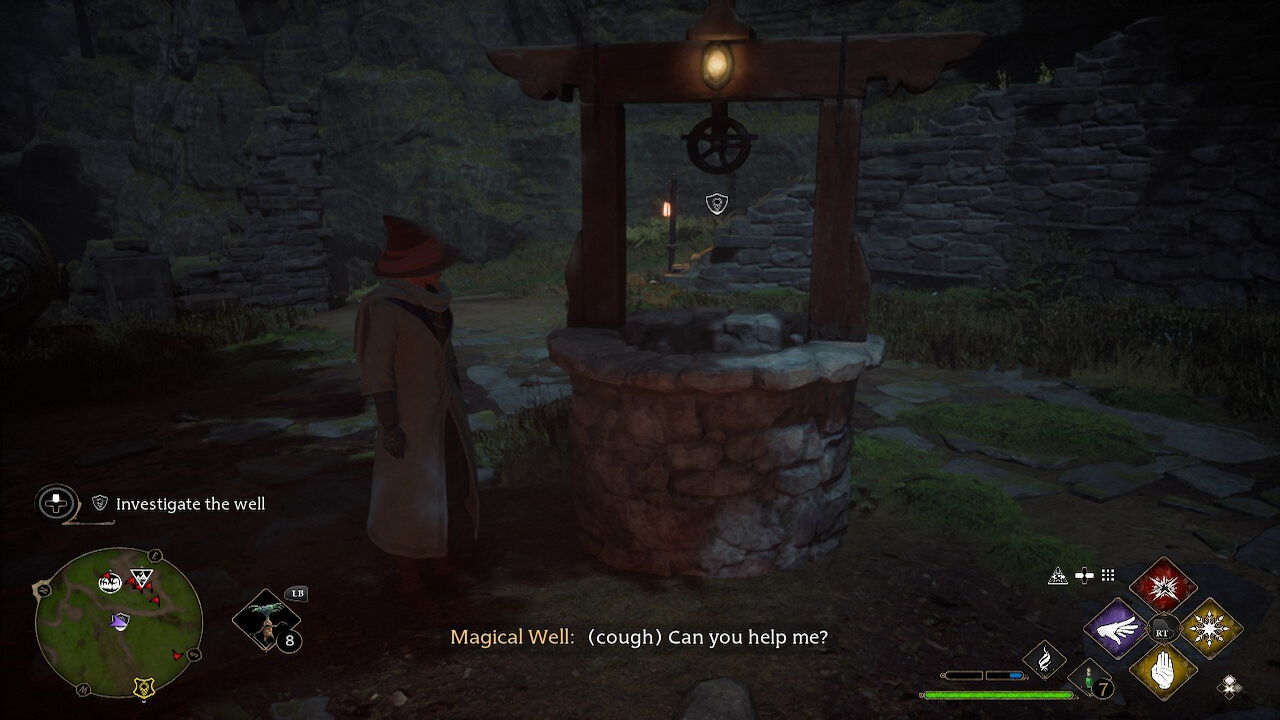The height and width of the screenshot is (720, 1280).
Task: Click the floating shield marker above the well
Action: click(717, 204)
